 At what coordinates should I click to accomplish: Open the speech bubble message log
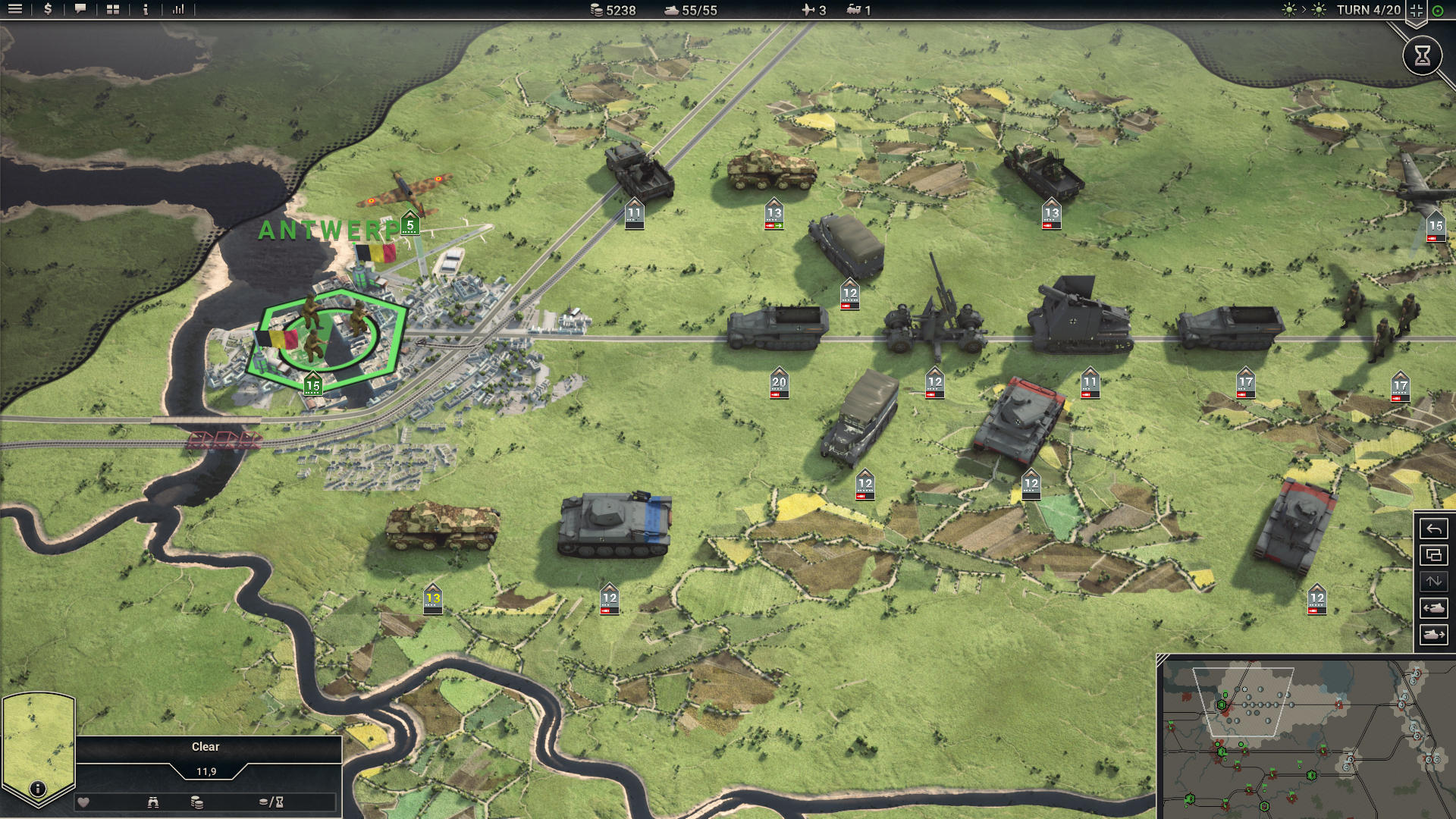(80, 10)
